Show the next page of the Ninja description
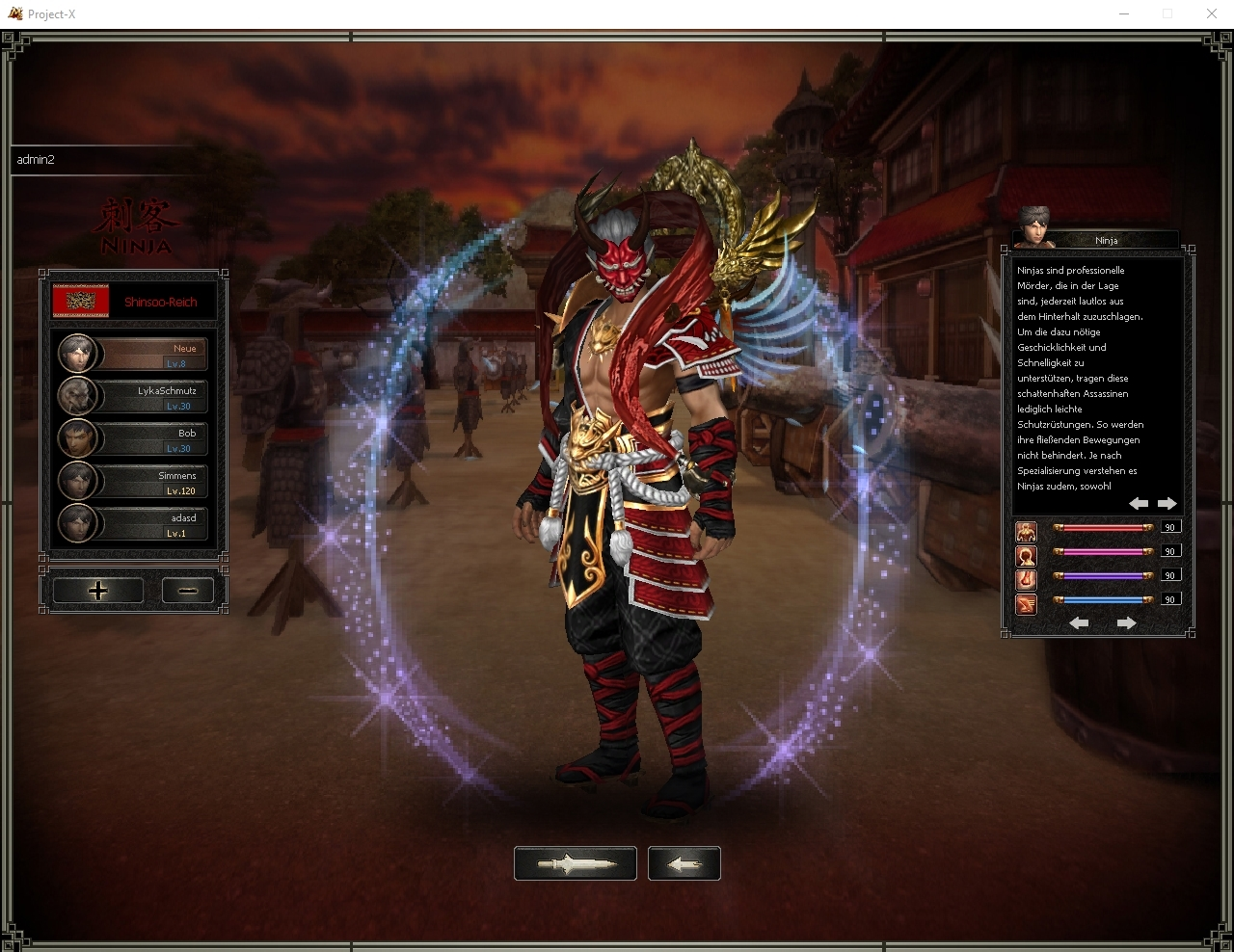 (x=1167, y=503)
